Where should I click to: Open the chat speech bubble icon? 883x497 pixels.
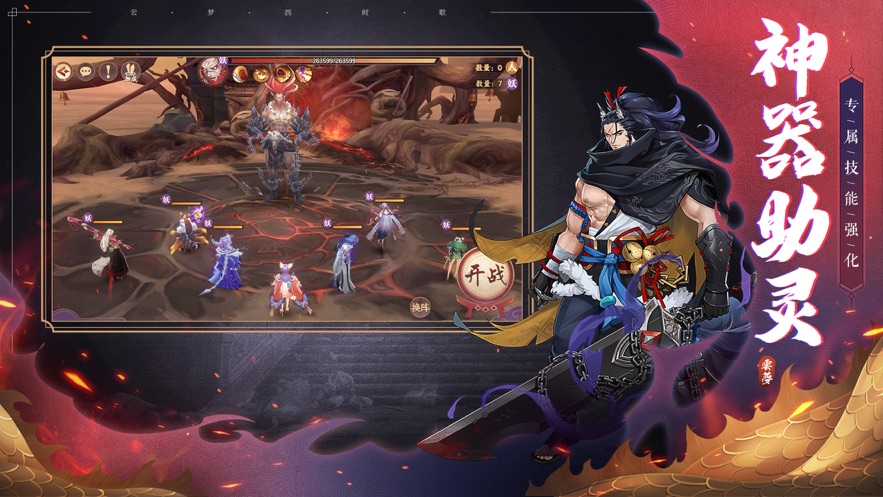pos(86,71)
